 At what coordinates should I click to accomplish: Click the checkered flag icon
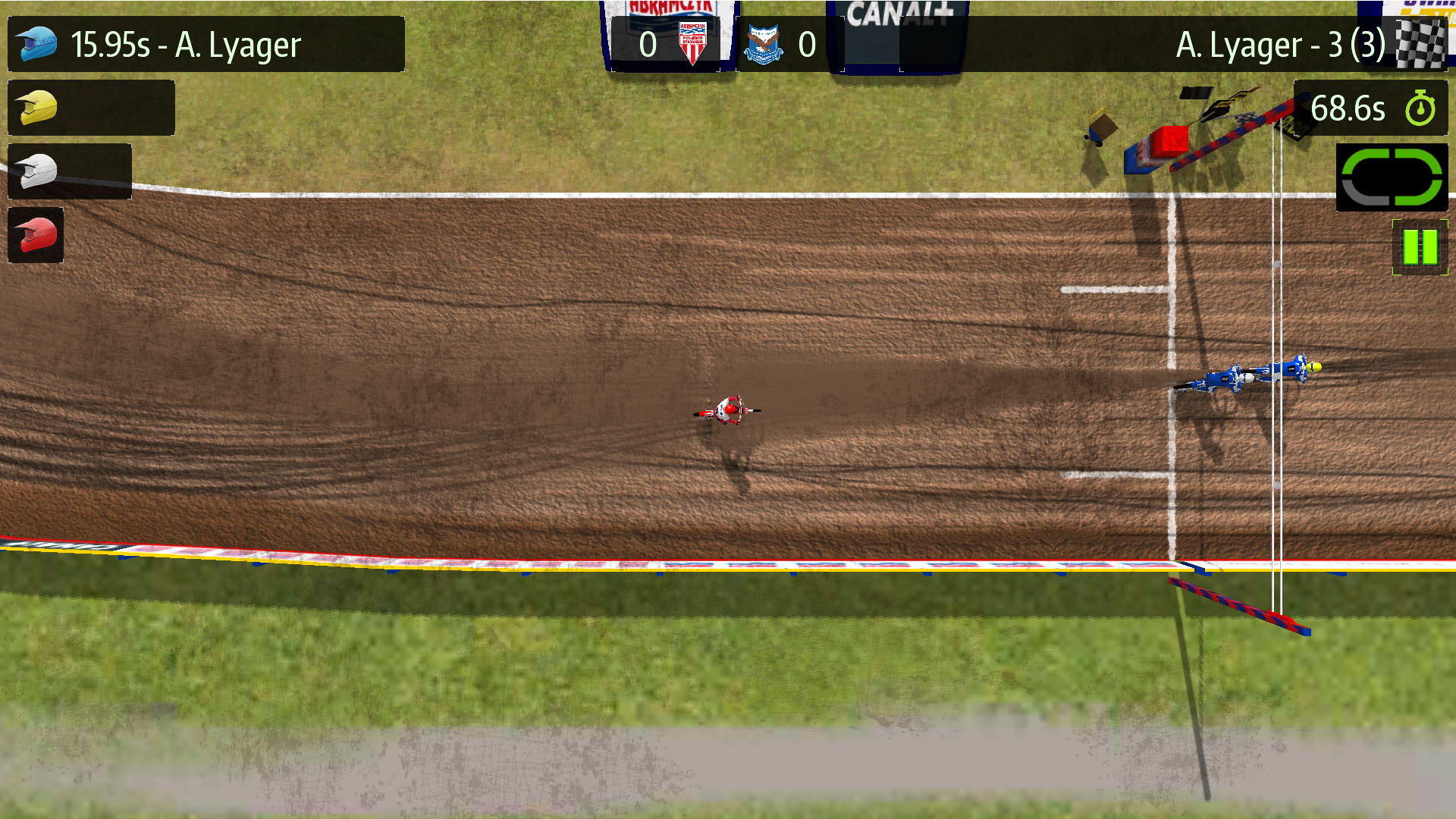click(x=1420, y=44)
